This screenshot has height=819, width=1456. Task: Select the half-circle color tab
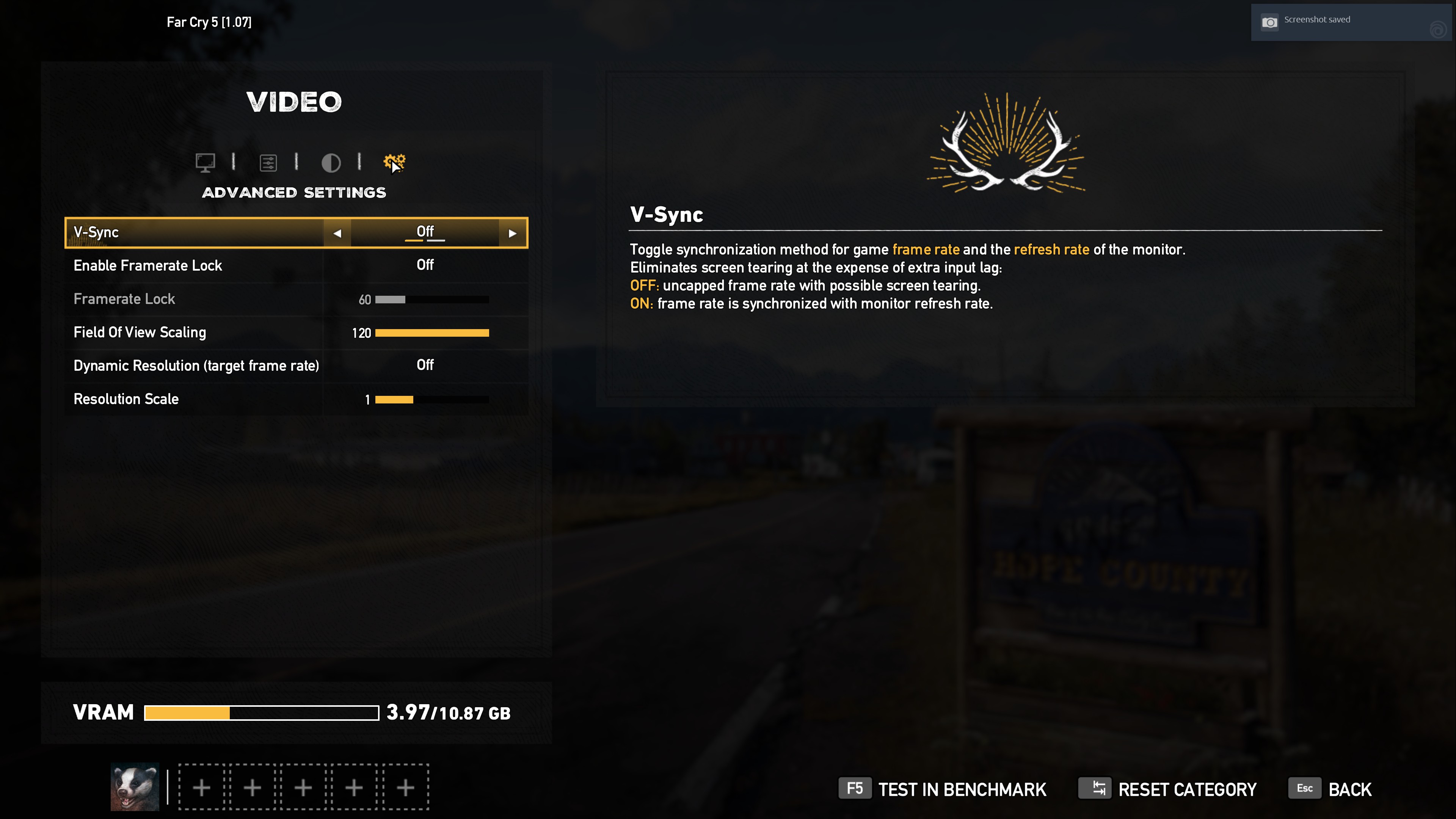tap(331, 163)
